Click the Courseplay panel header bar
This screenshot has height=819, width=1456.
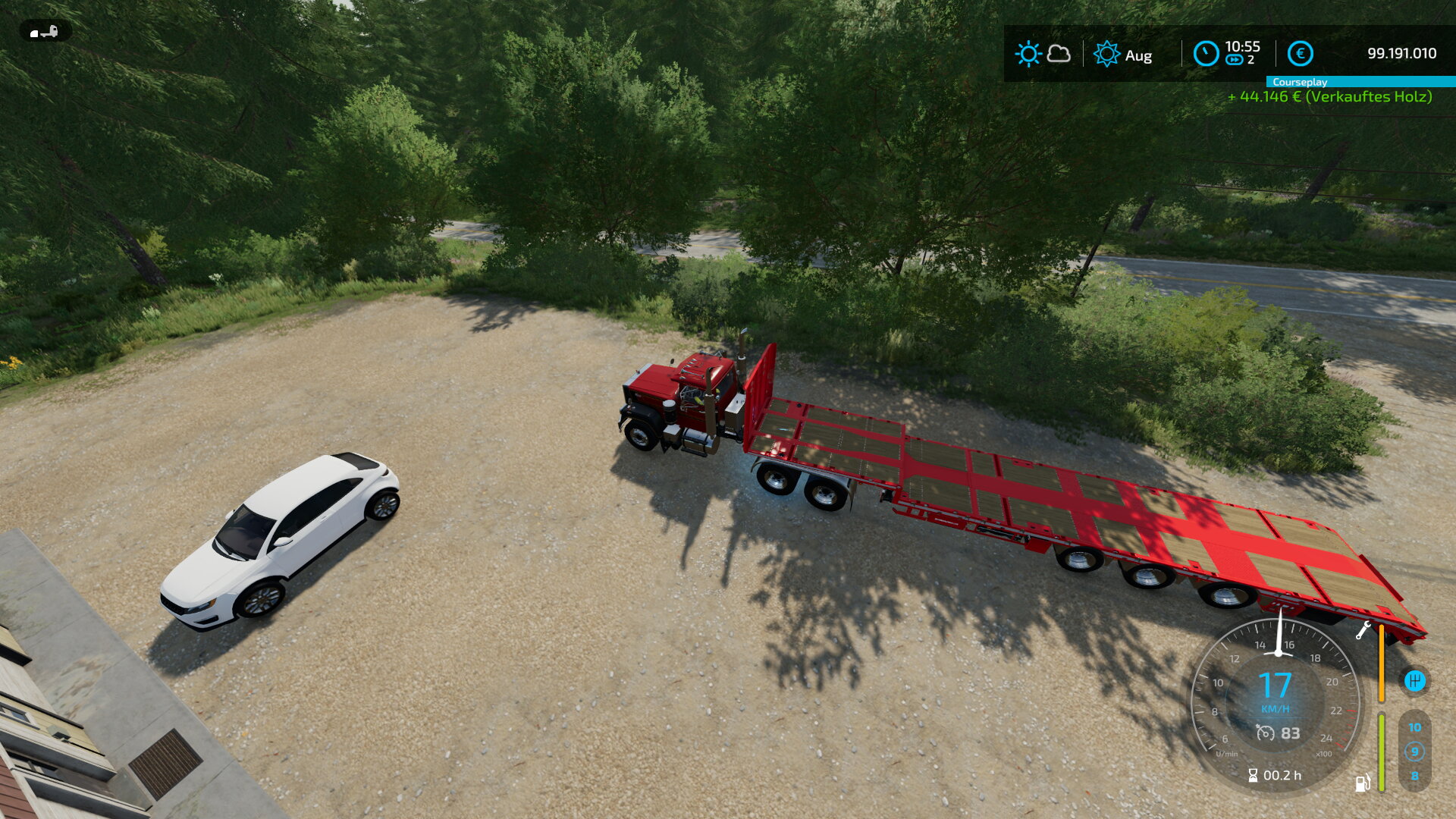coord(1360,82)
